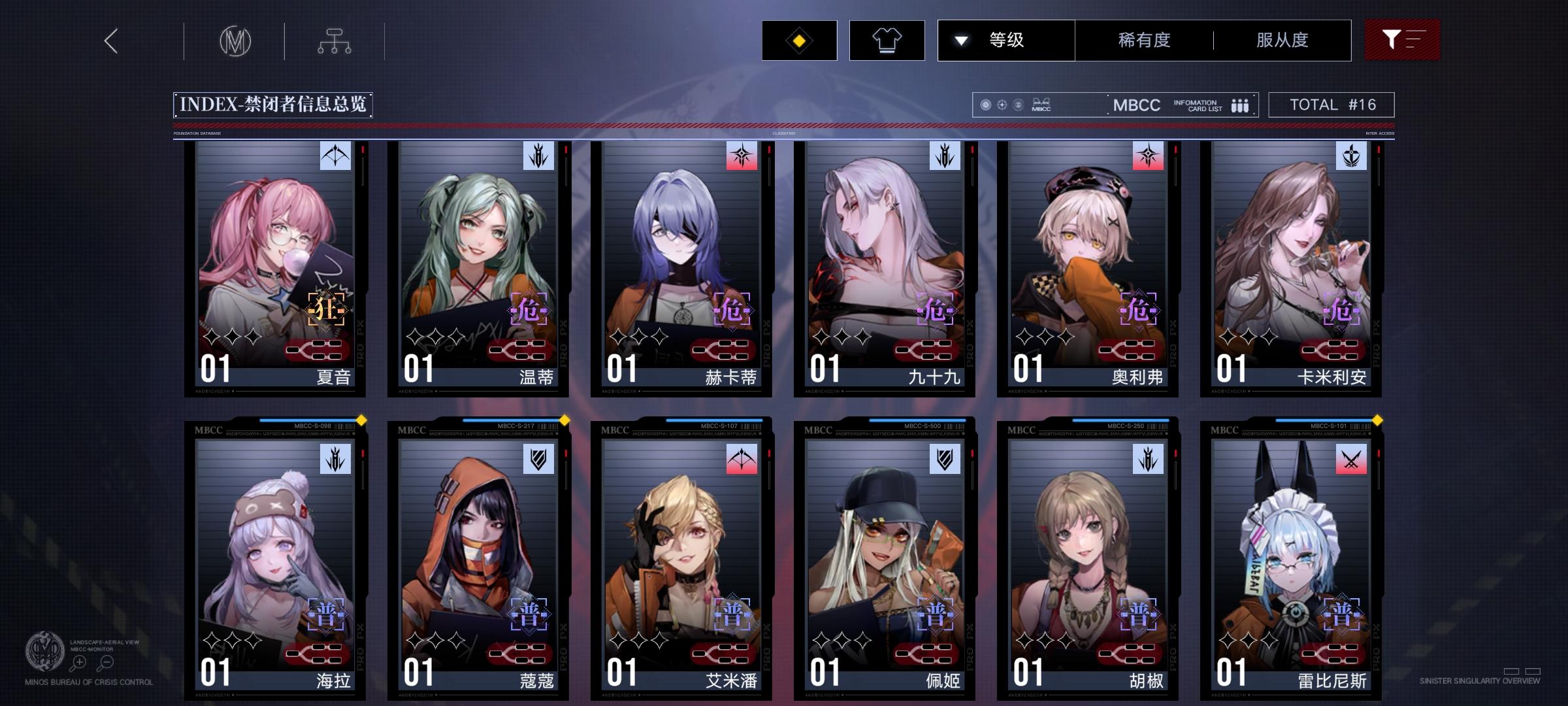Click the shirt outfit icon
This screenshot has height=706, width=1568.
pyautogui.click(x=887, y=40)
